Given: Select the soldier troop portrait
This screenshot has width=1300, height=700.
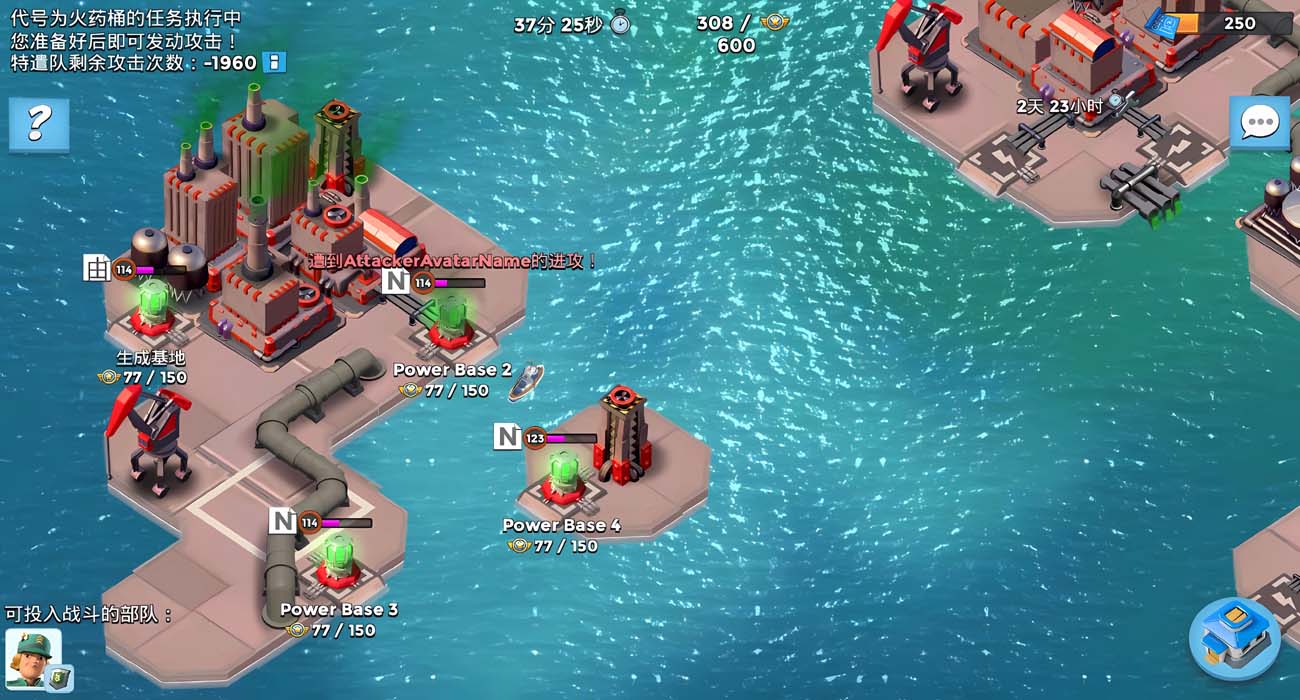Looking at the screenshot, I should pos(34,656).
